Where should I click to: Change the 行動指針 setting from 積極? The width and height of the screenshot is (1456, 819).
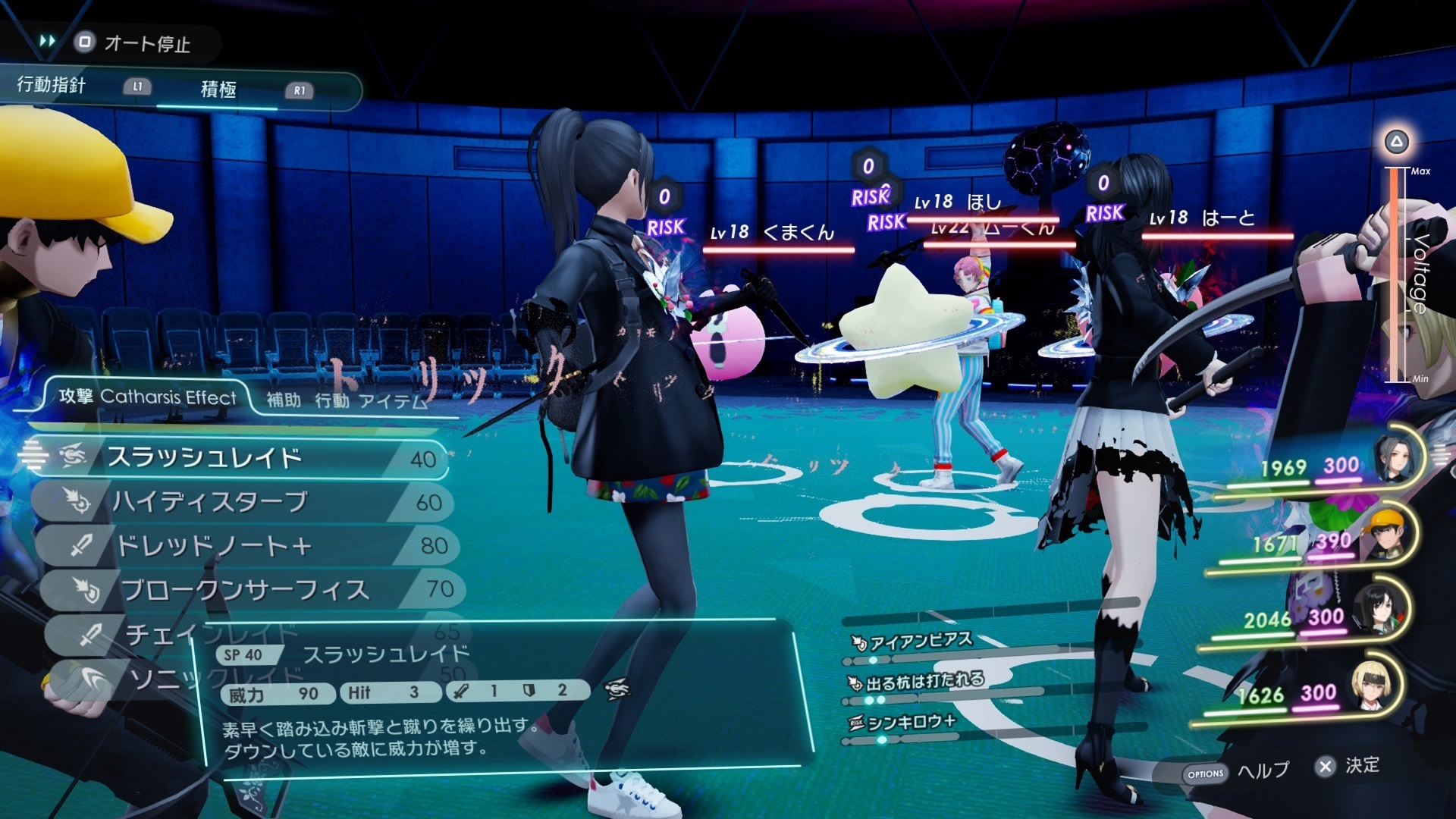pos(218,89)
